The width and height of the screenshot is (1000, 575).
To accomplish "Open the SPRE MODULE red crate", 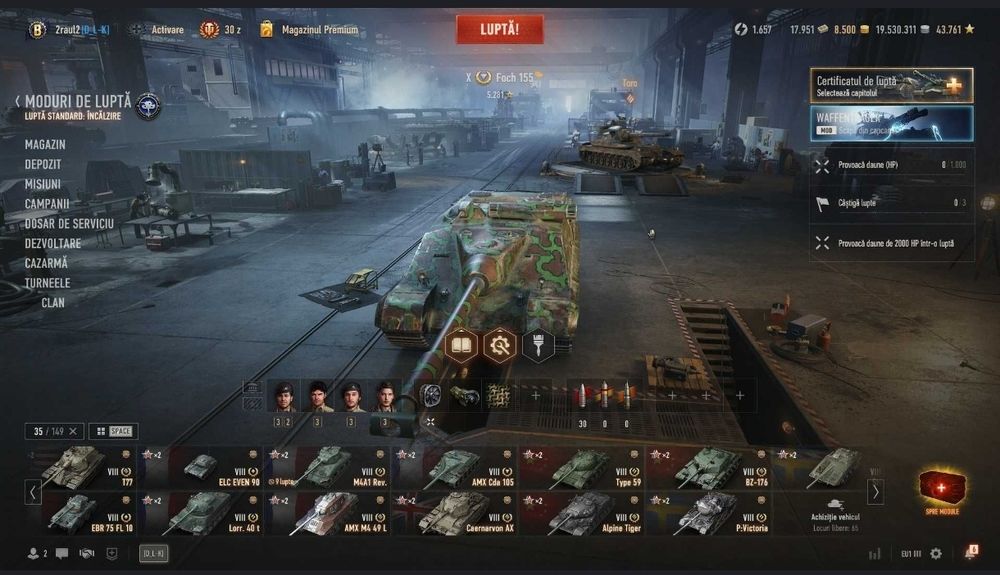I will [942, 489].
